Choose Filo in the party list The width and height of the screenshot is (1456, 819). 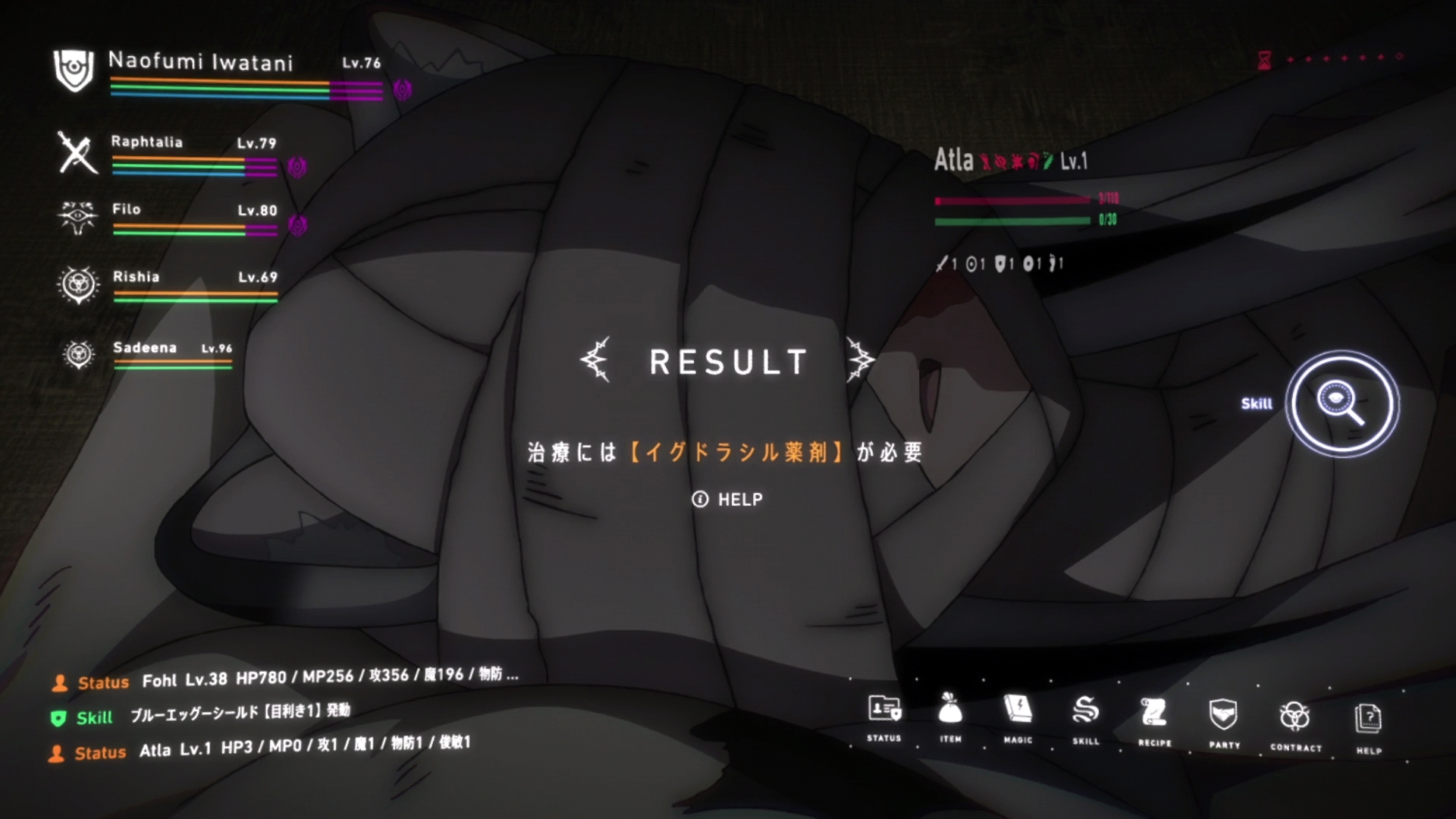127,209
